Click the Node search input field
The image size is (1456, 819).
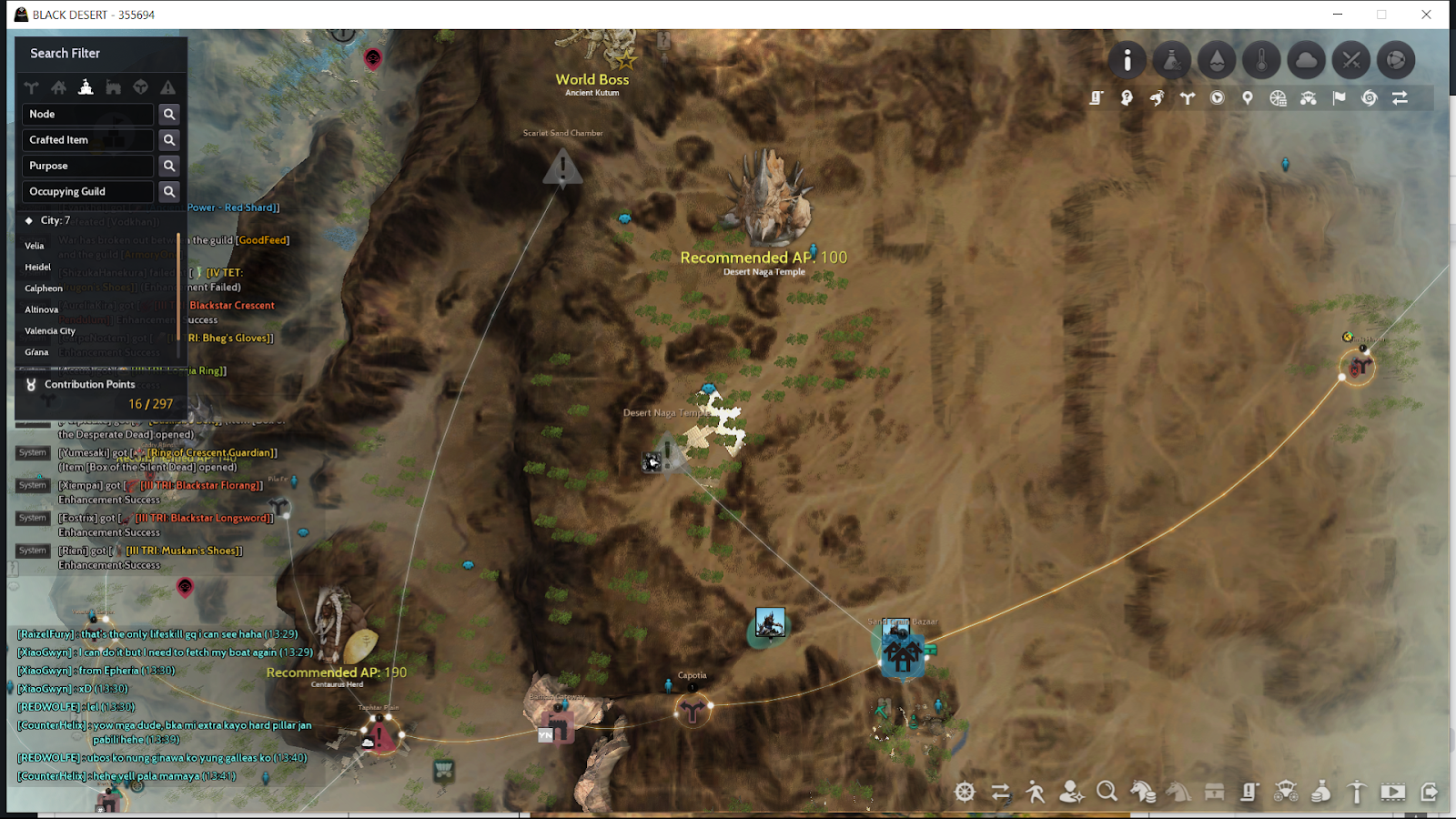(x=86, y=114)
